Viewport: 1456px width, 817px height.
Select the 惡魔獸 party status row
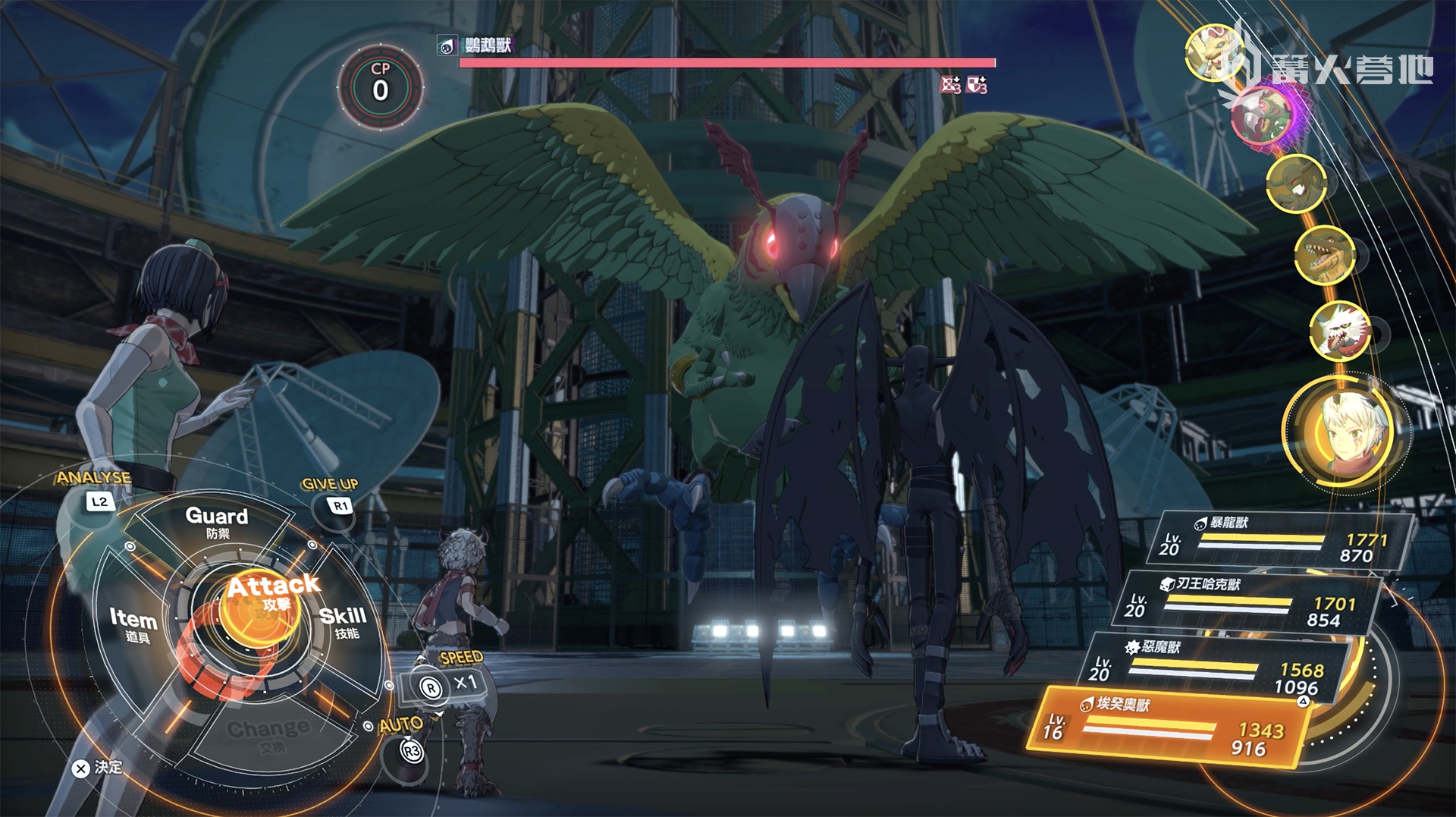[x=1215, y=668]
